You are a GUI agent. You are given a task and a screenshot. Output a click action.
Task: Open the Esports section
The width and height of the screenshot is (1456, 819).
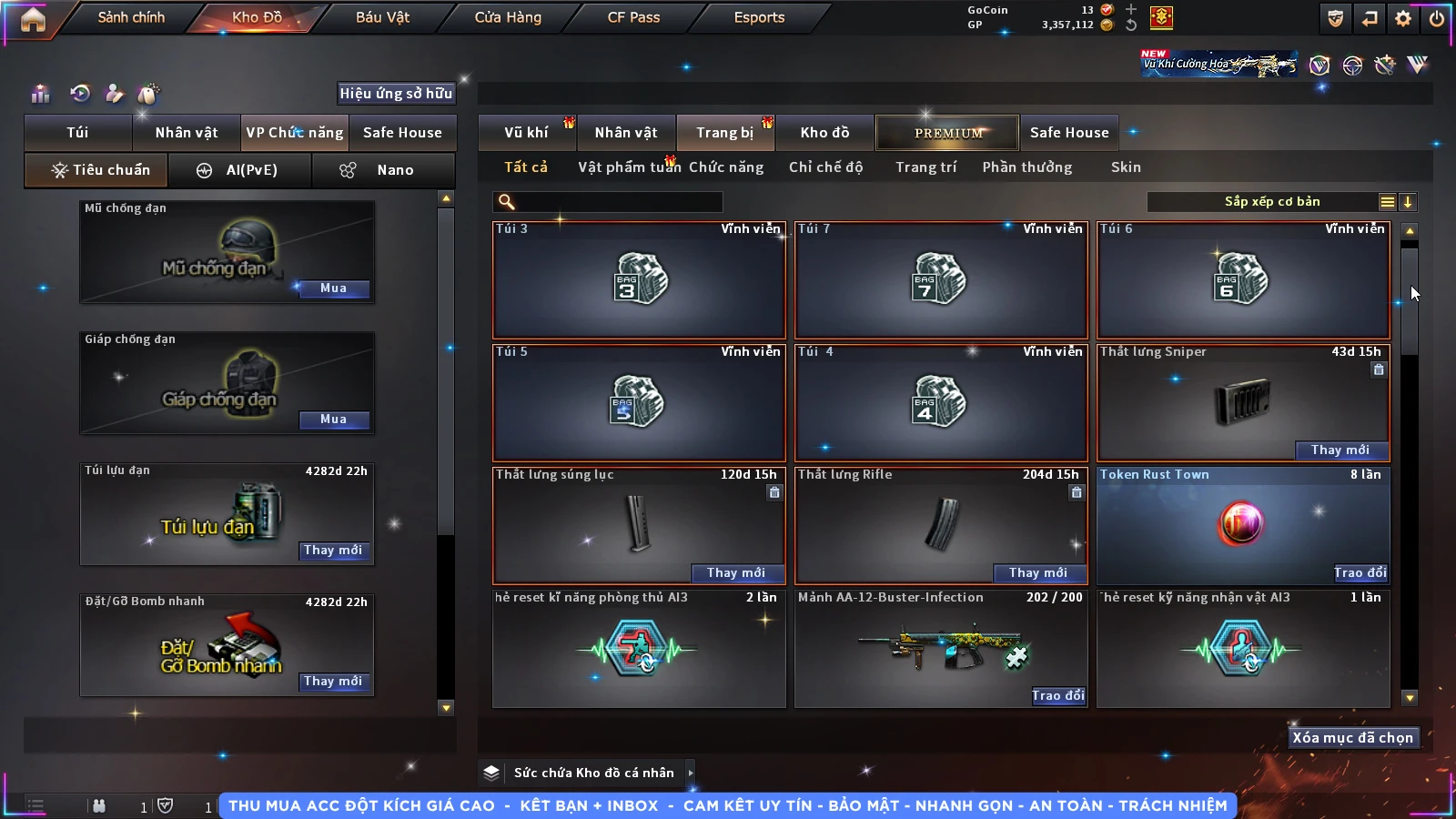759,17
